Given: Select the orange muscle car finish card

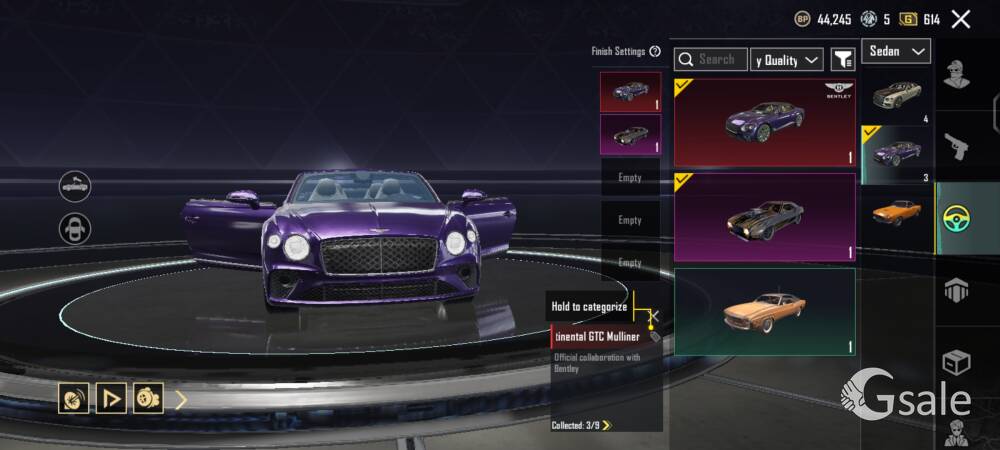Looking at the screenshot, I should [764, 311].
